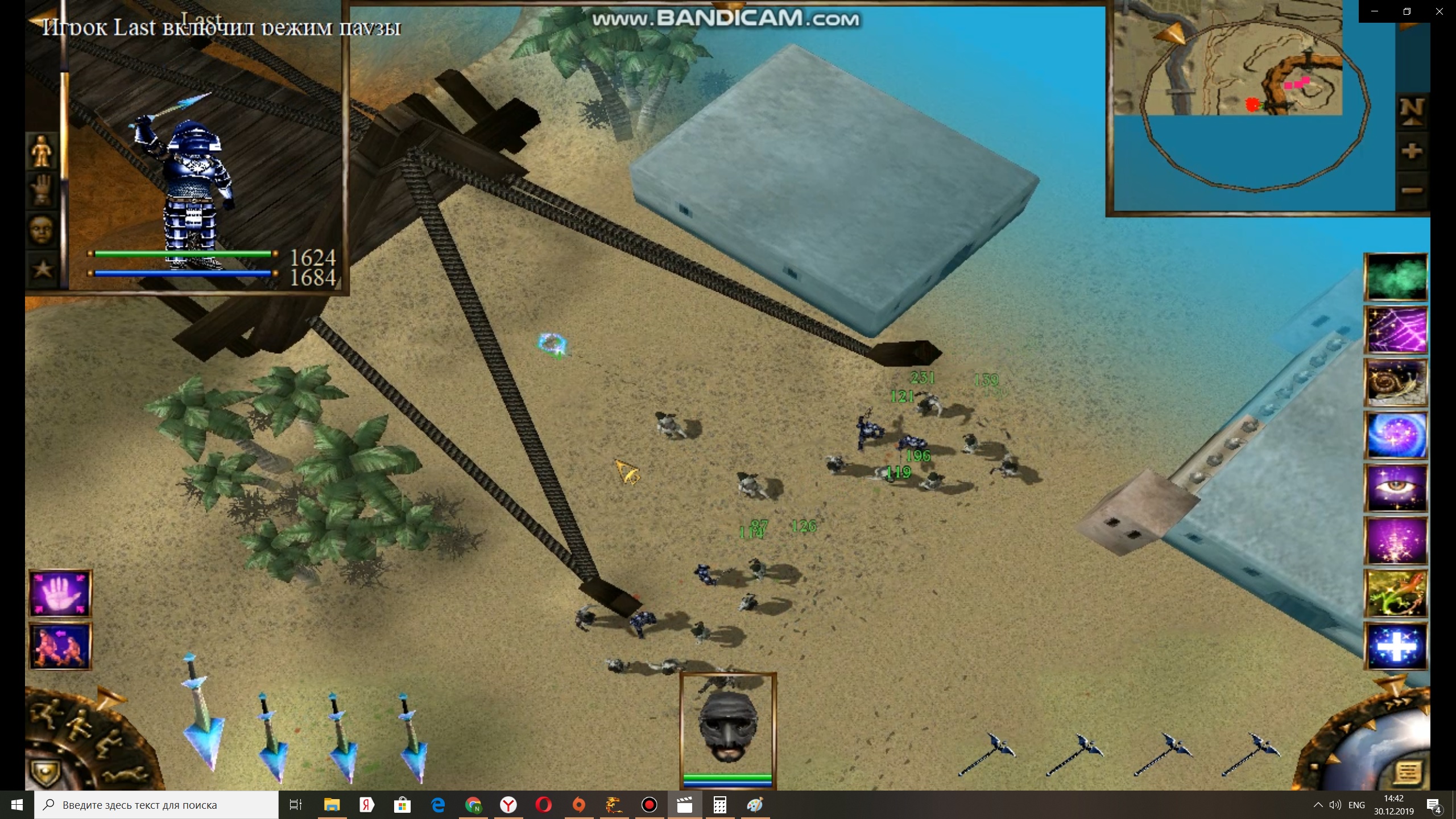Activate the purple open hand ability

coord(60,594)
